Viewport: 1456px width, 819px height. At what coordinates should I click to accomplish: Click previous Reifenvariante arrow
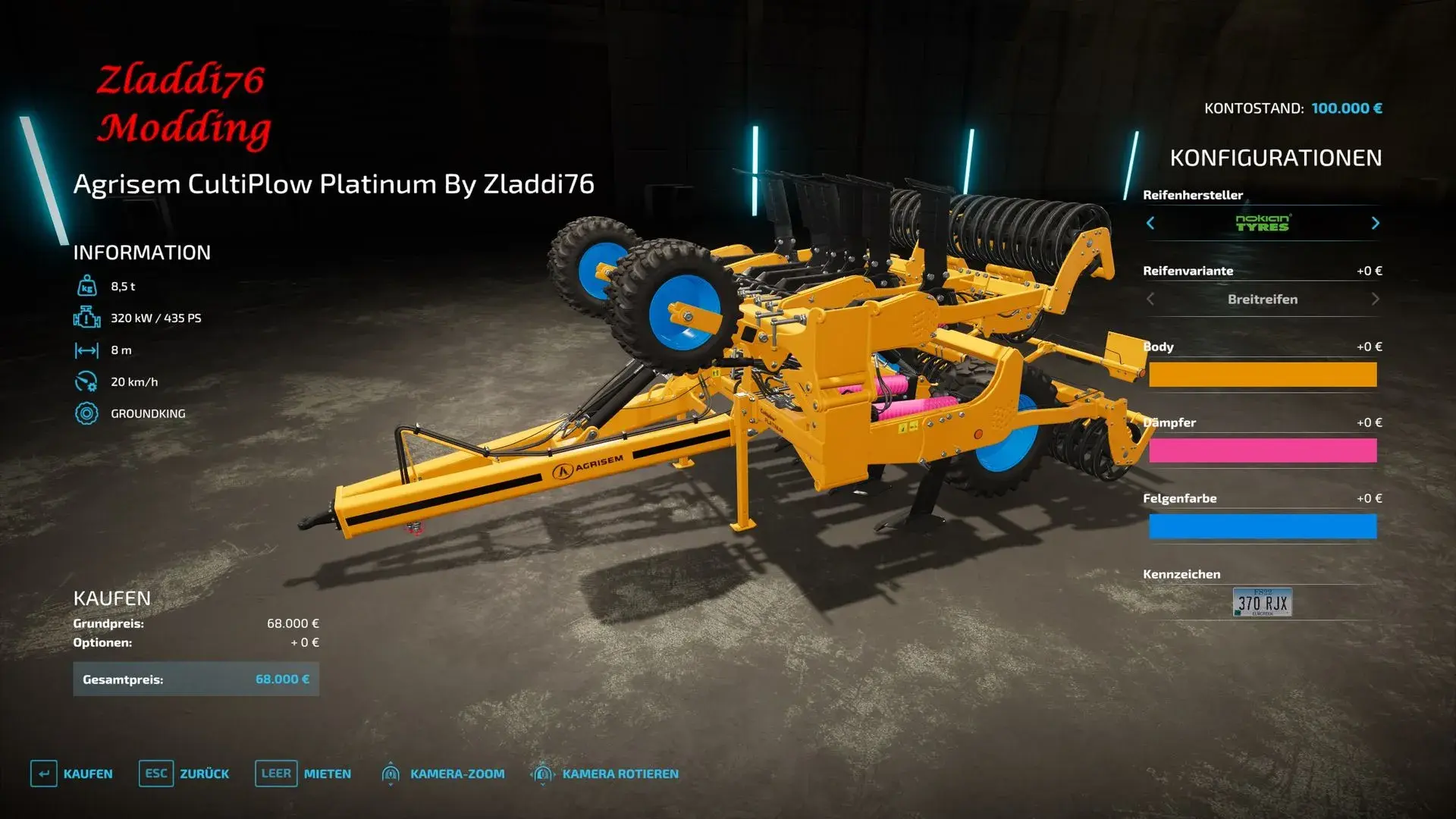1150,299
